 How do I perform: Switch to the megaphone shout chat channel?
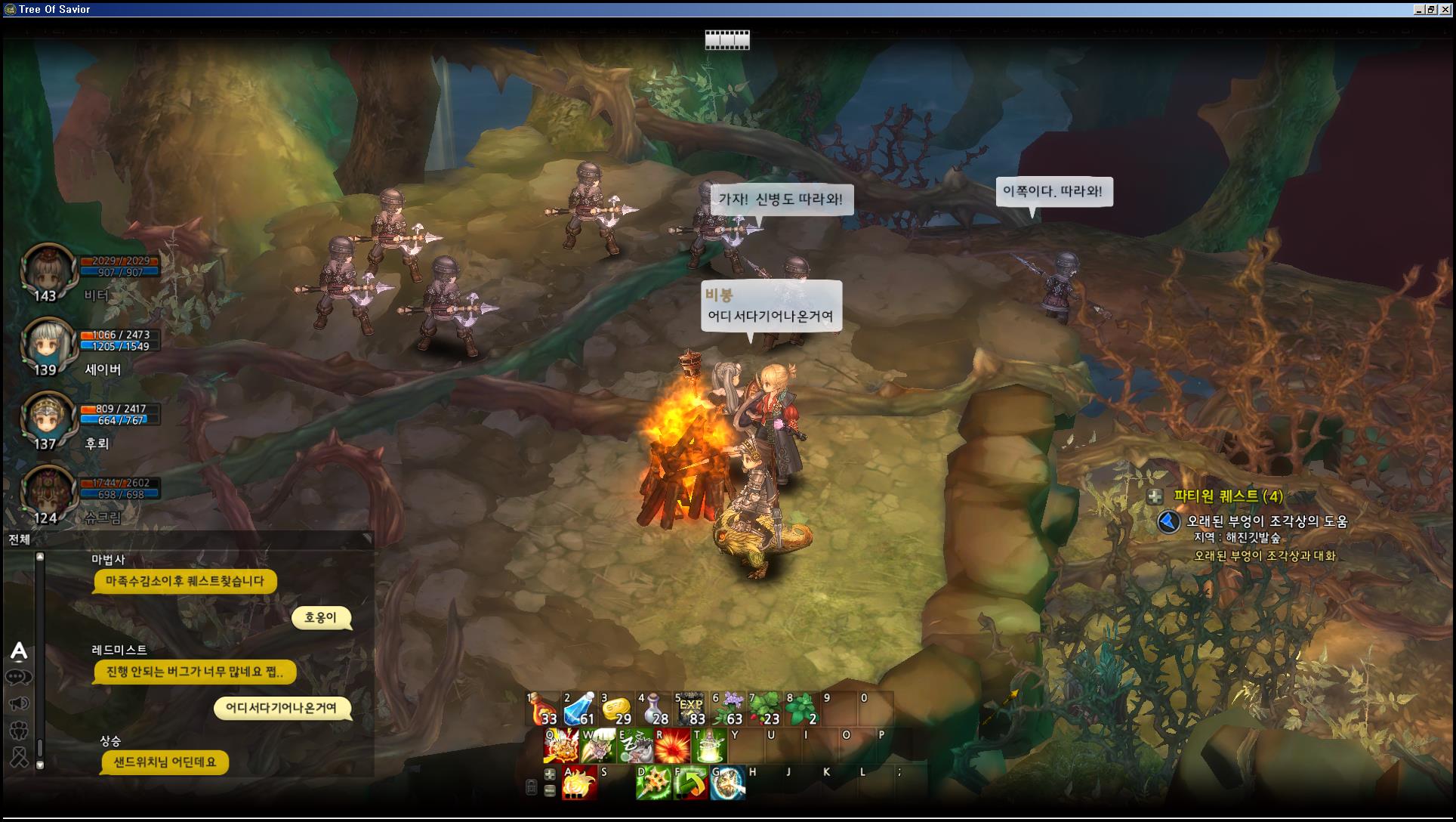click(x=19, y=704)
